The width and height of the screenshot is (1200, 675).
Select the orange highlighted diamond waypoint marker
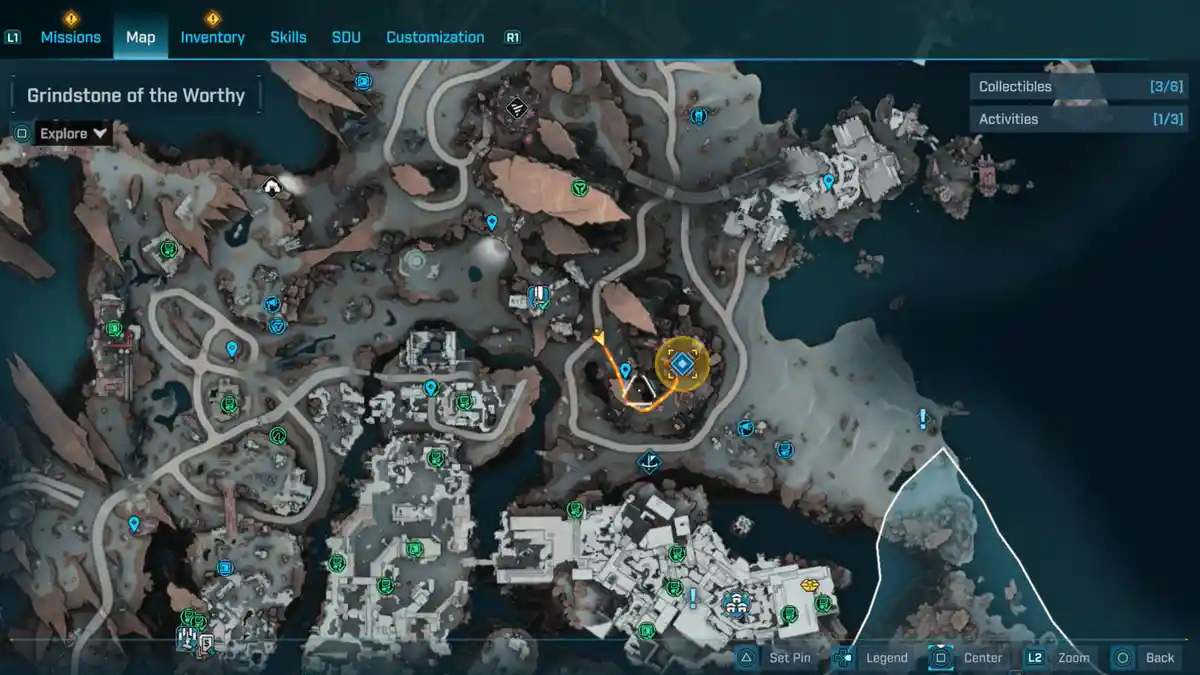pos(682,364)
